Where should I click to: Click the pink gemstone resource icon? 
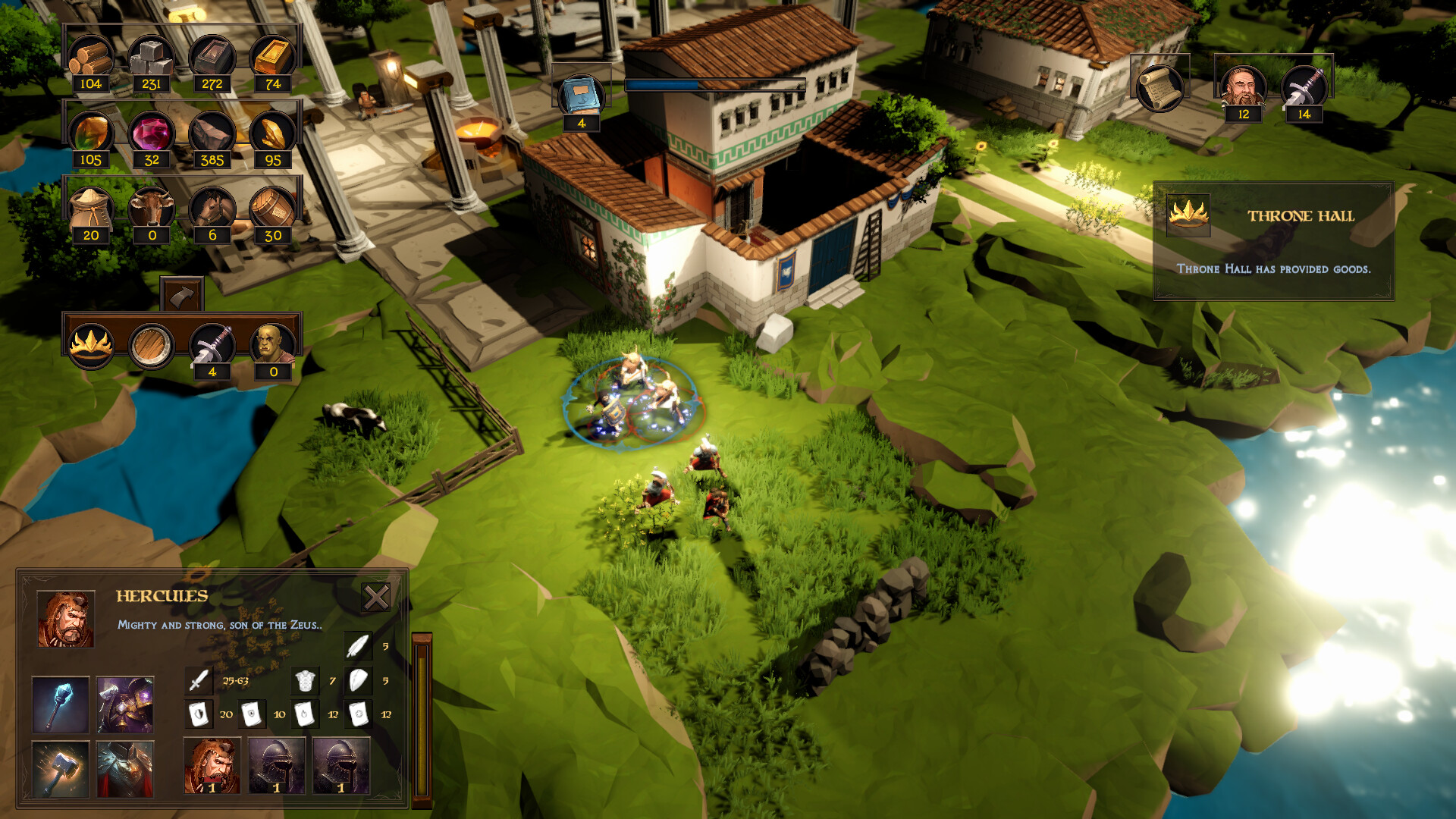151,133
